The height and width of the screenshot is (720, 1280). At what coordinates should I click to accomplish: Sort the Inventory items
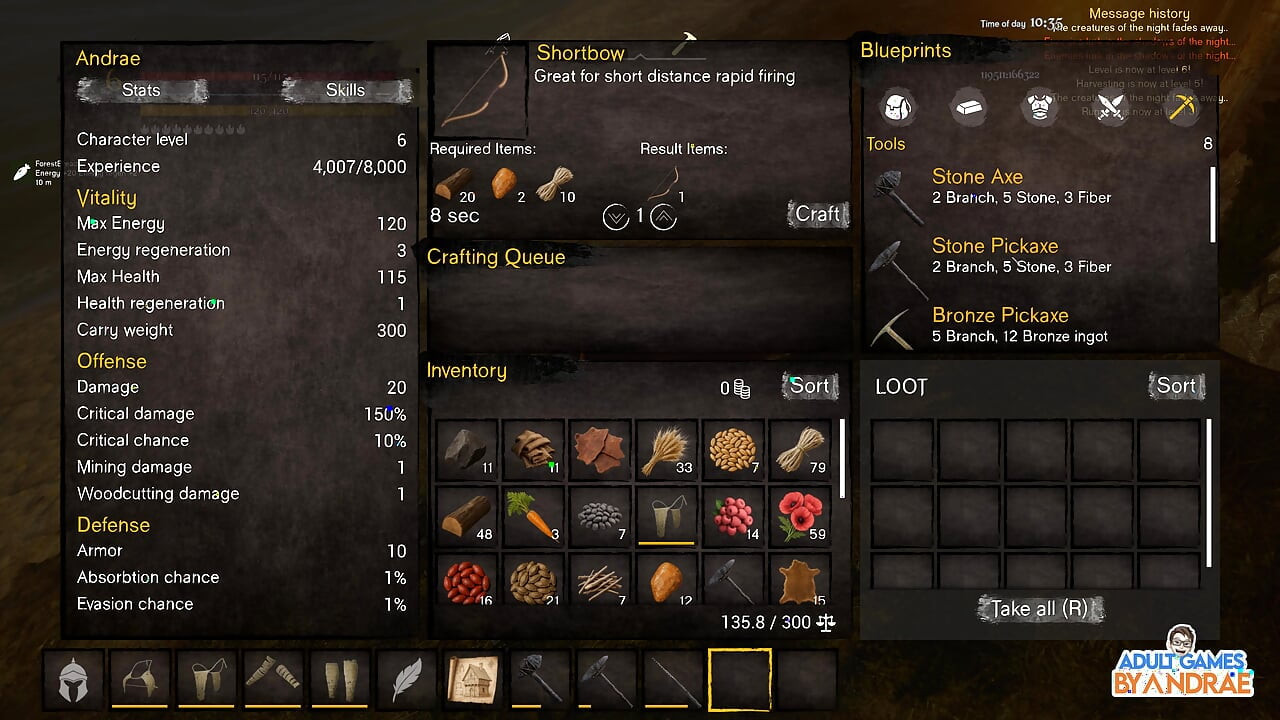pyautogui.click(x=809, y=386)
